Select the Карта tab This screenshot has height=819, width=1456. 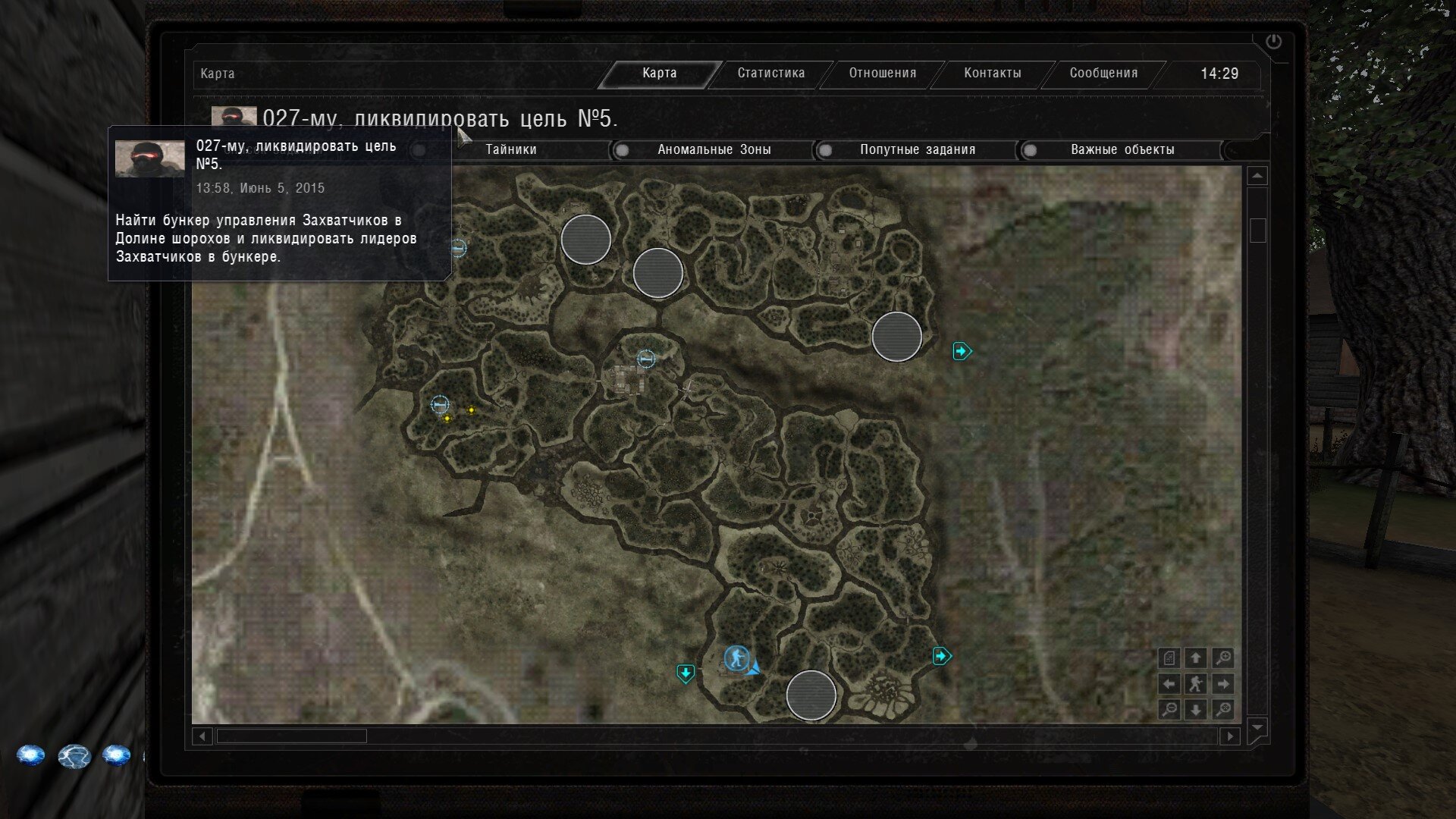[x=659, y=74]
